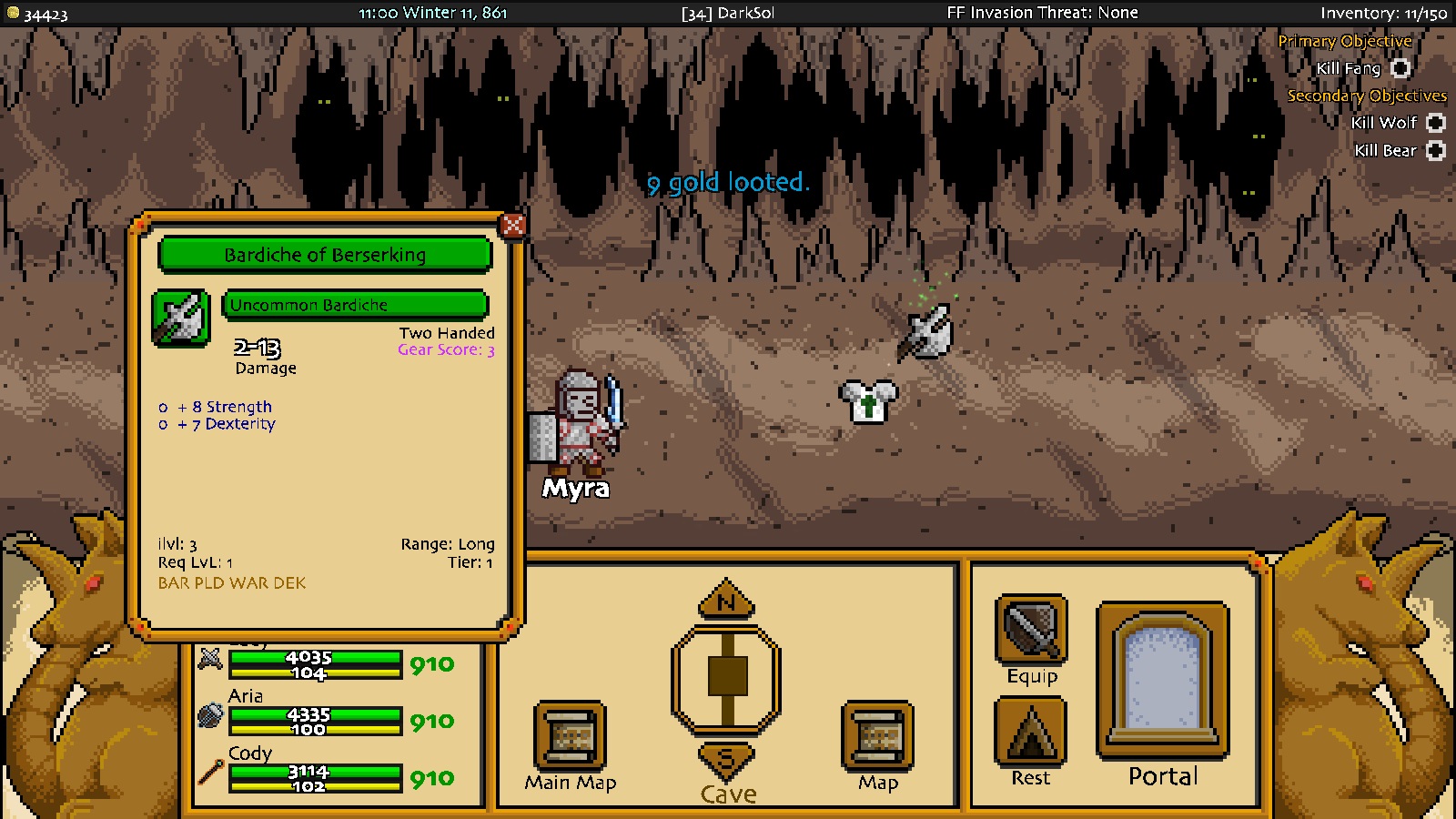Viewport: 1456px width, 819px height.
Task: Toggle the Kill Wolf objective checkbox
Action: click(x=1434, y=122)
